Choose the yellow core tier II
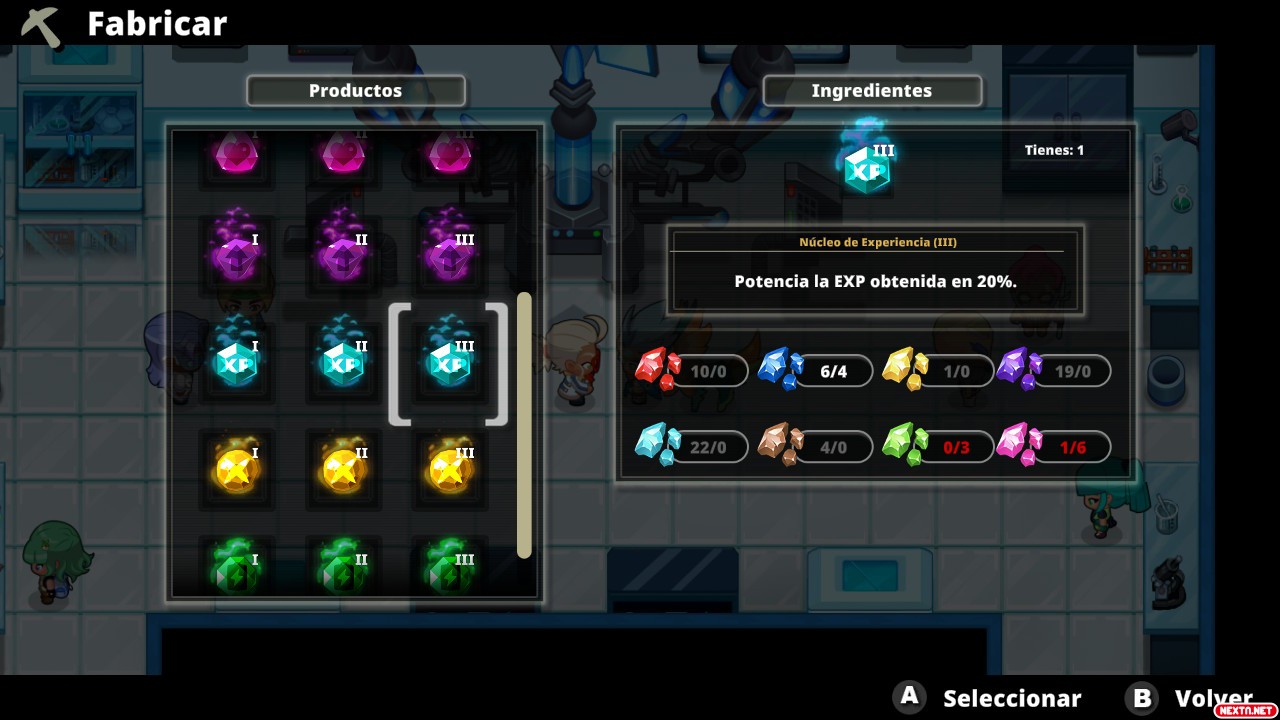This screenshot has width=1280, height=720. click(342, 469)
